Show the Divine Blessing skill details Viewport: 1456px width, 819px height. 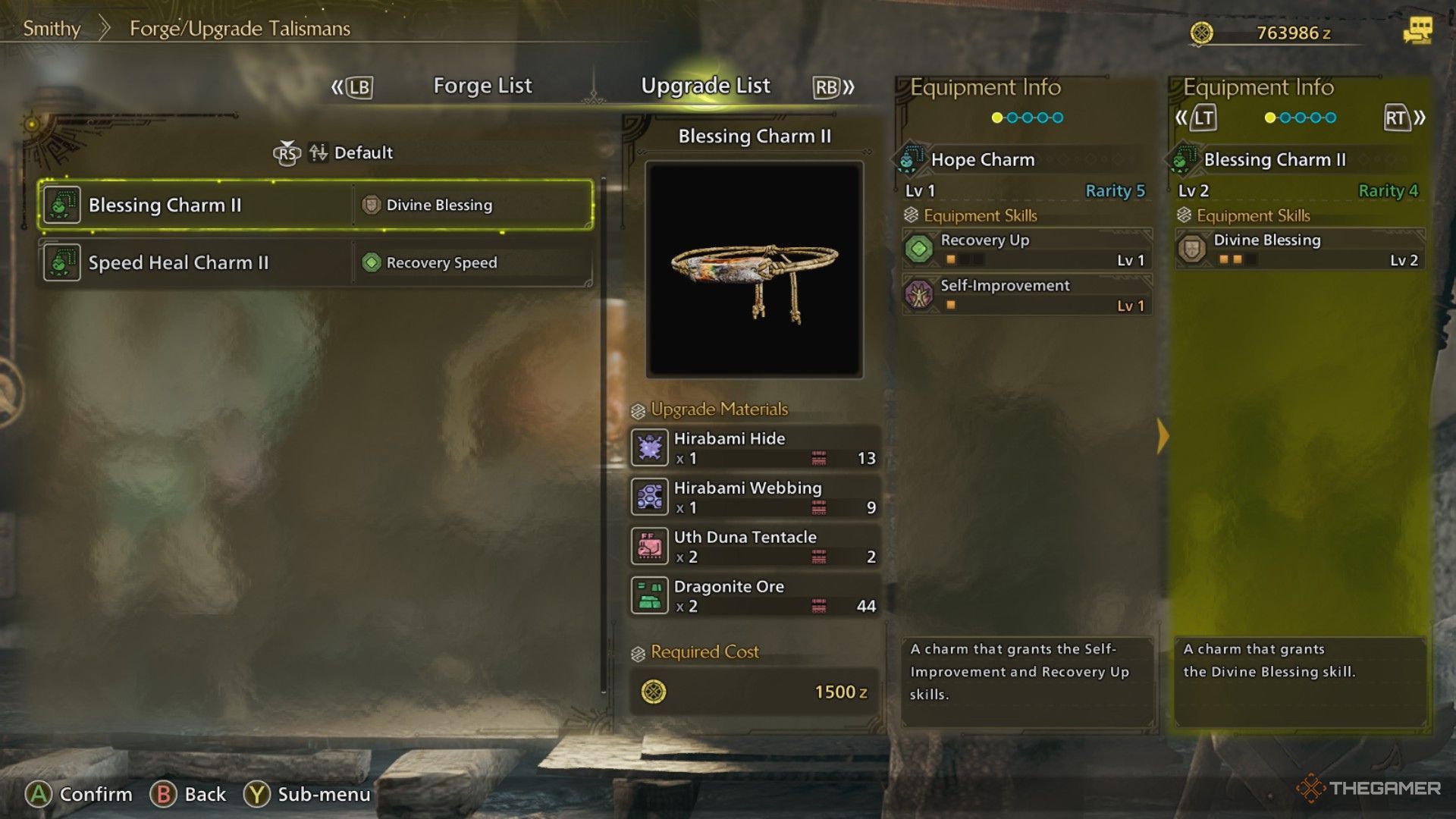1300,249
